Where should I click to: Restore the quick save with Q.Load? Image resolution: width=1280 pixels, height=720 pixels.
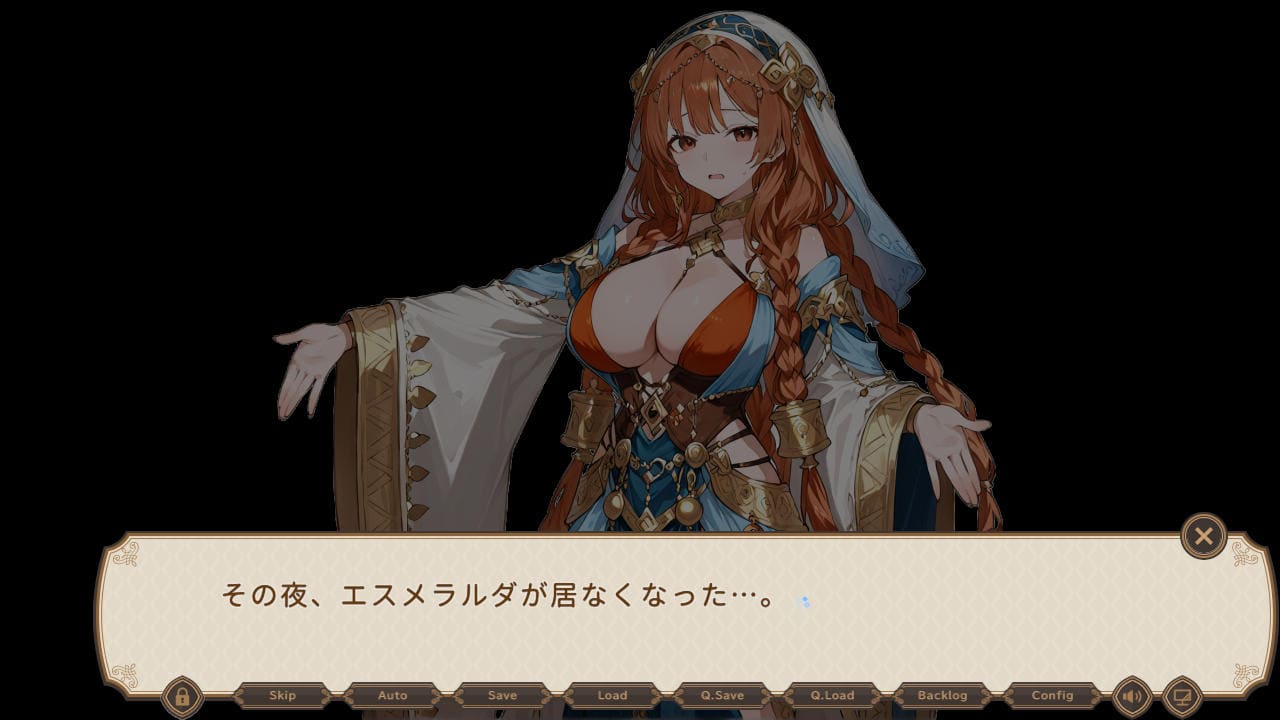[x=832, y=696]
